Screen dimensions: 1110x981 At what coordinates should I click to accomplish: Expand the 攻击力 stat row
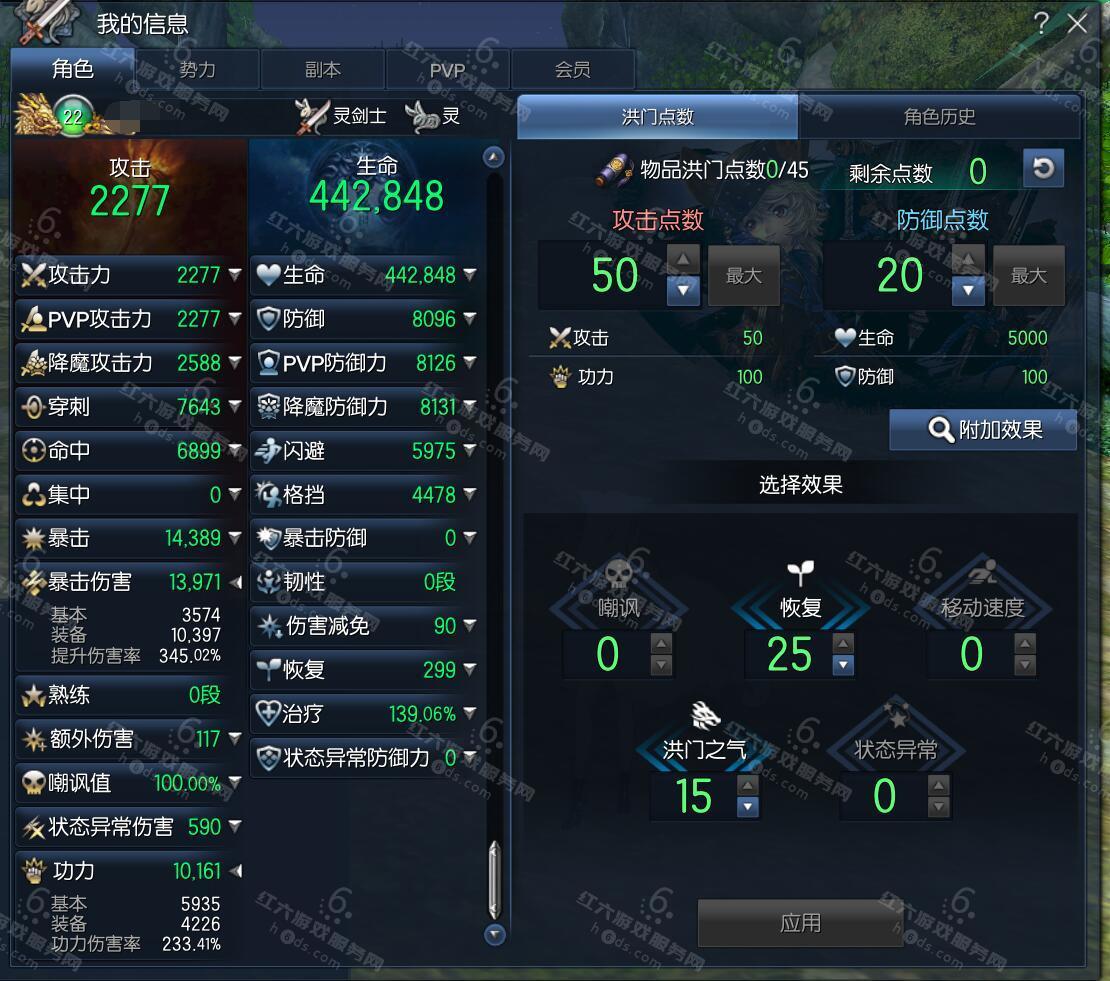pyautogui.click(x=234, y=274)
